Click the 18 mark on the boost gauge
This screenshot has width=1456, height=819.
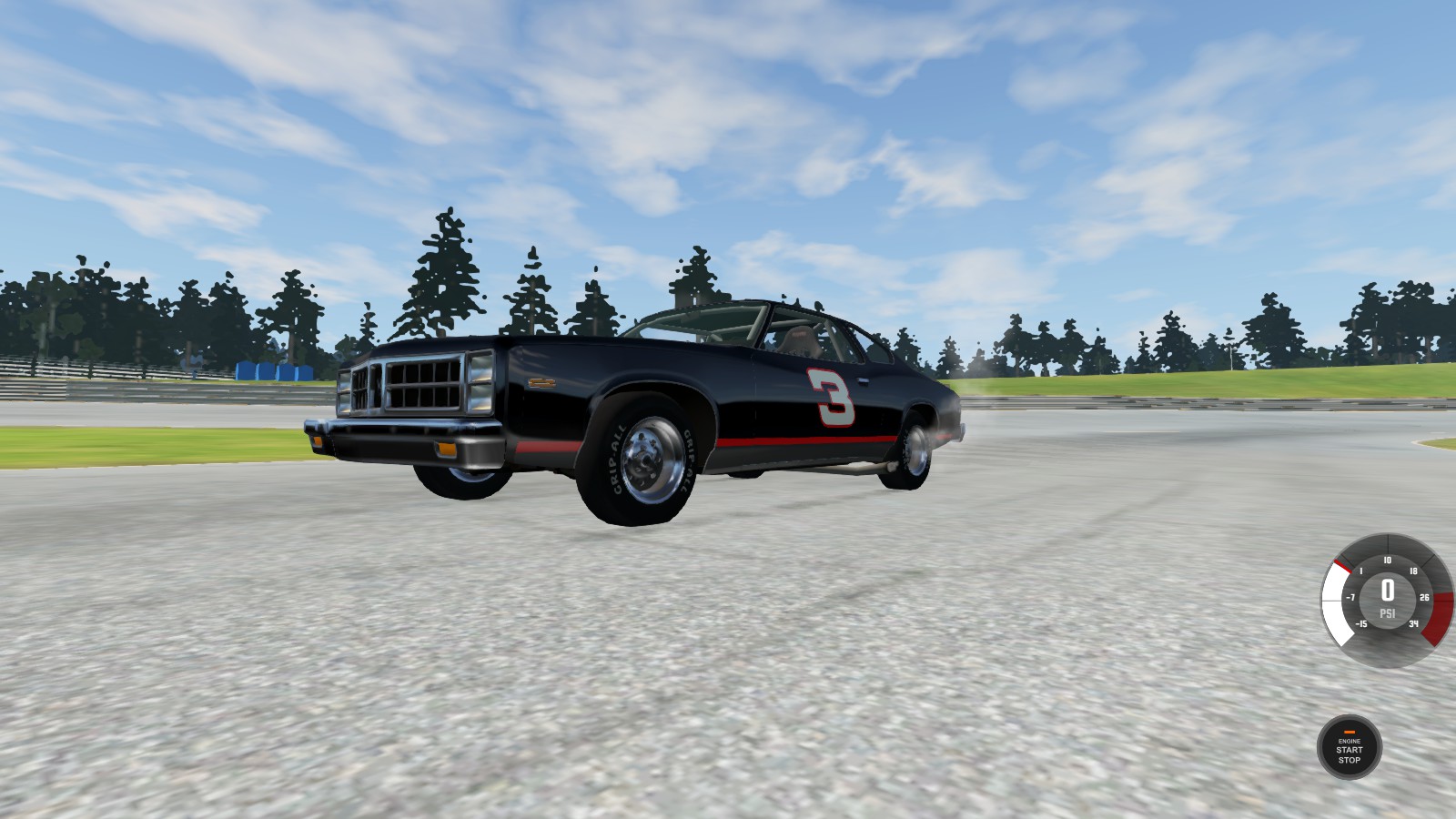tap(1414, 571)
